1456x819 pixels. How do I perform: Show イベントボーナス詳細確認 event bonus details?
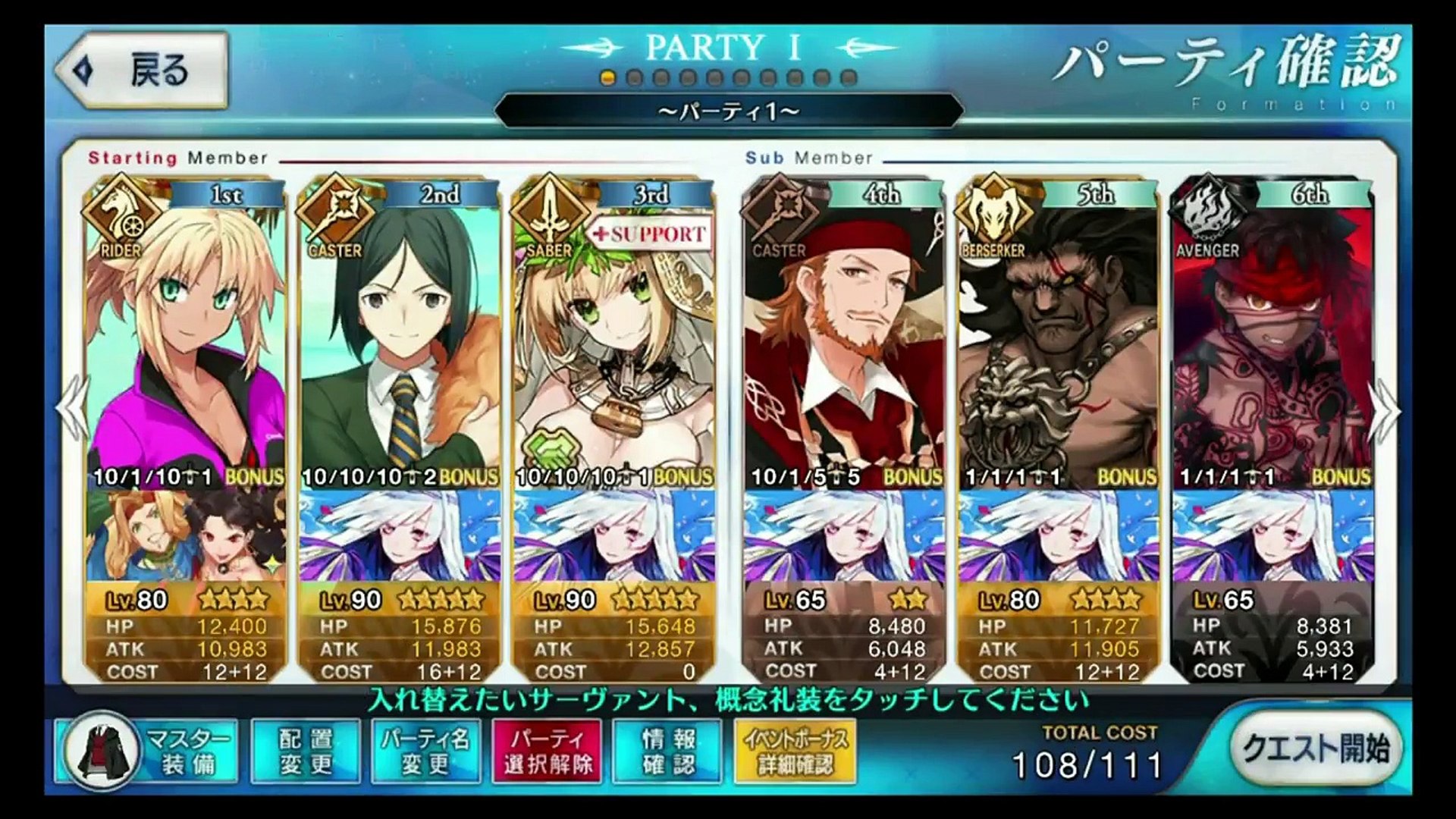click(x=795, y=751)
